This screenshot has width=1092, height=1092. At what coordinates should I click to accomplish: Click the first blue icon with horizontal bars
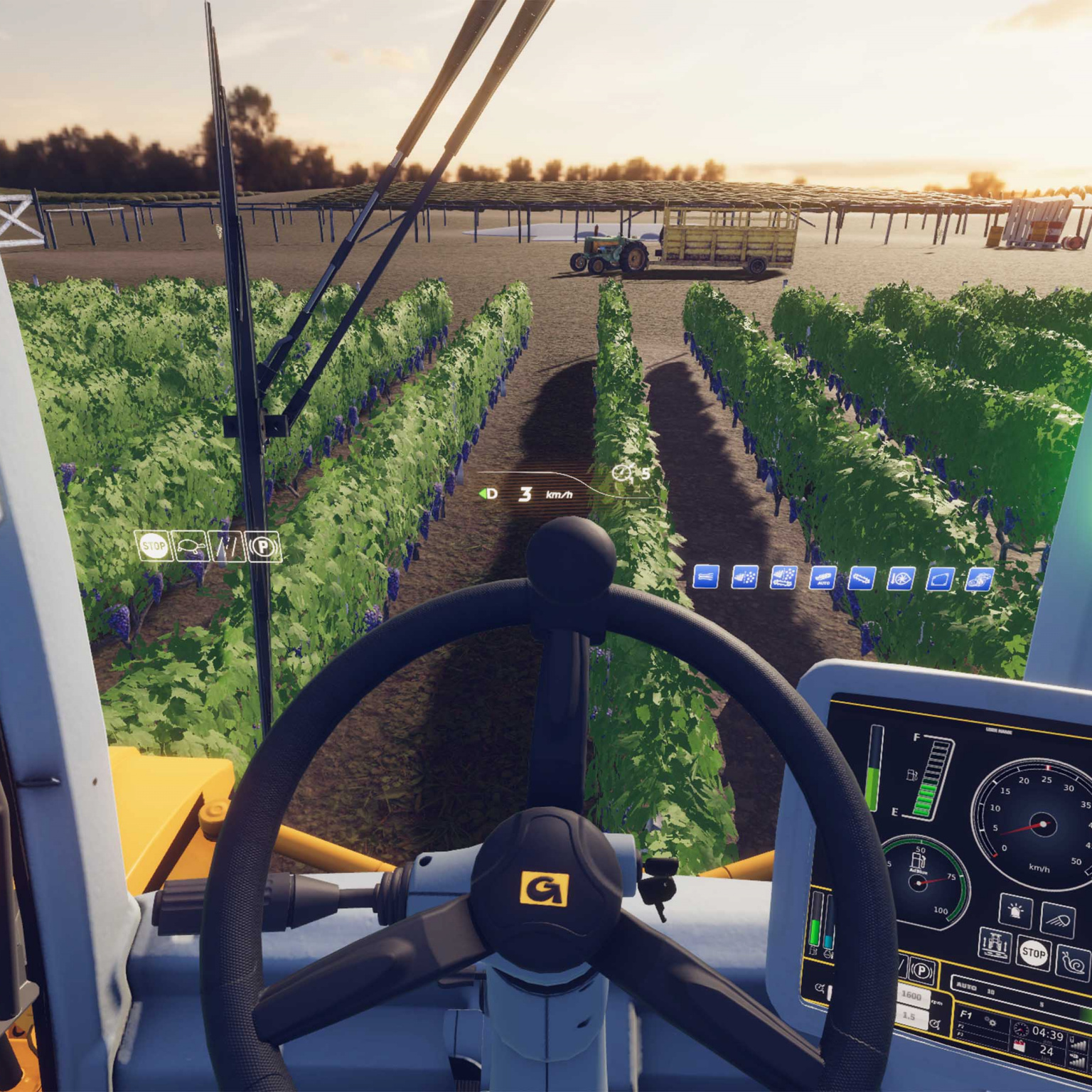pos(705,577)
